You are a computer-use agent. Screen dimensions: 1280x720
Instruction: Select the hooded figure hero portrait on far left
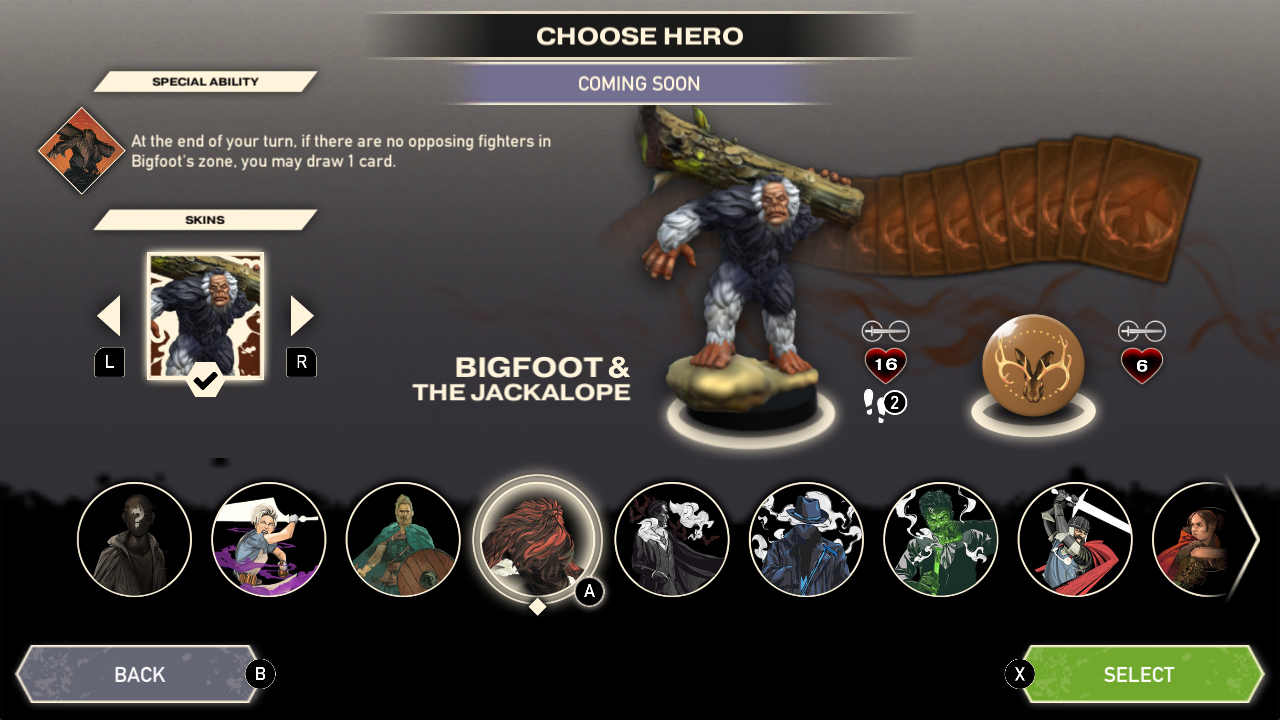click(134, 540)
